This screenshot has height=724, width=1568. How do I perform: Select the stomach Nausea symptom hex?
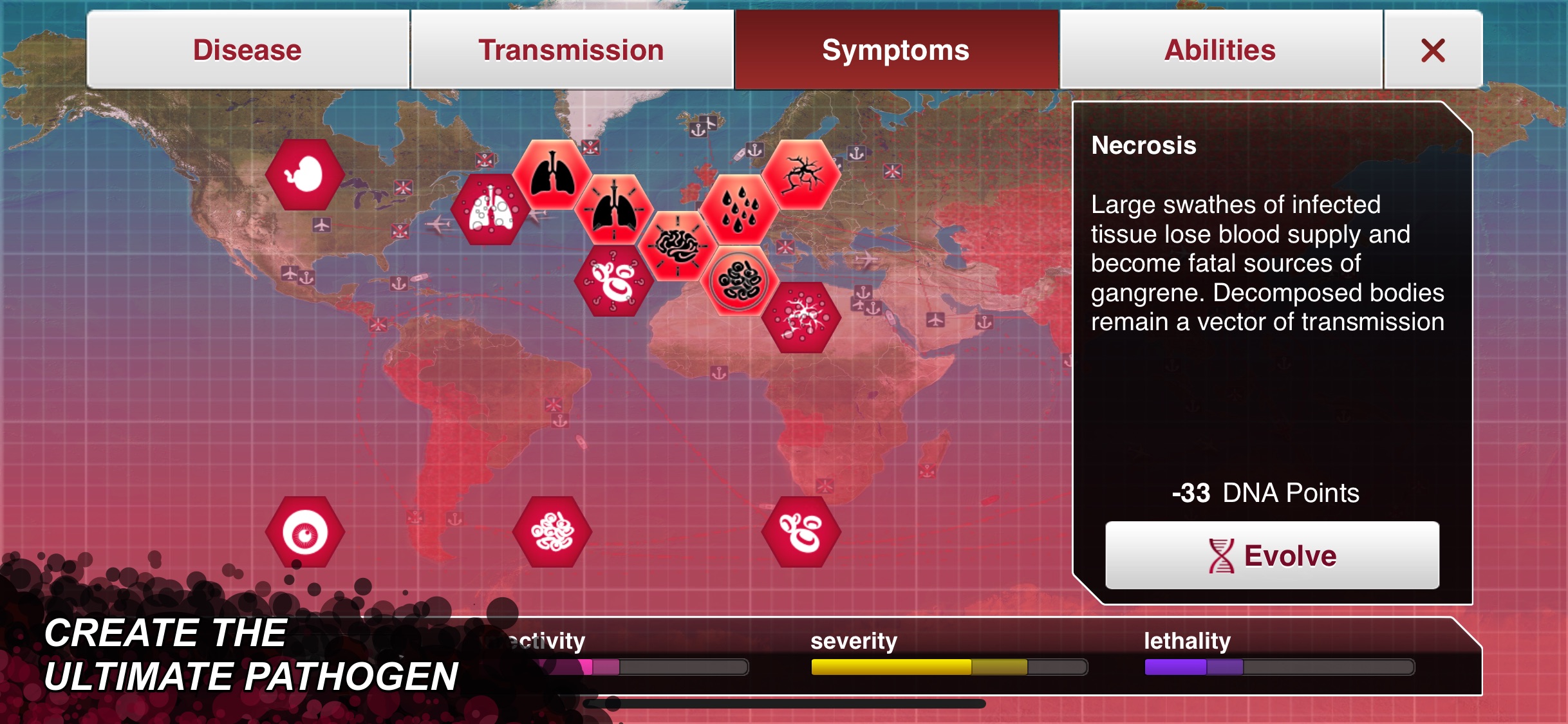click(x=304, y=175)
